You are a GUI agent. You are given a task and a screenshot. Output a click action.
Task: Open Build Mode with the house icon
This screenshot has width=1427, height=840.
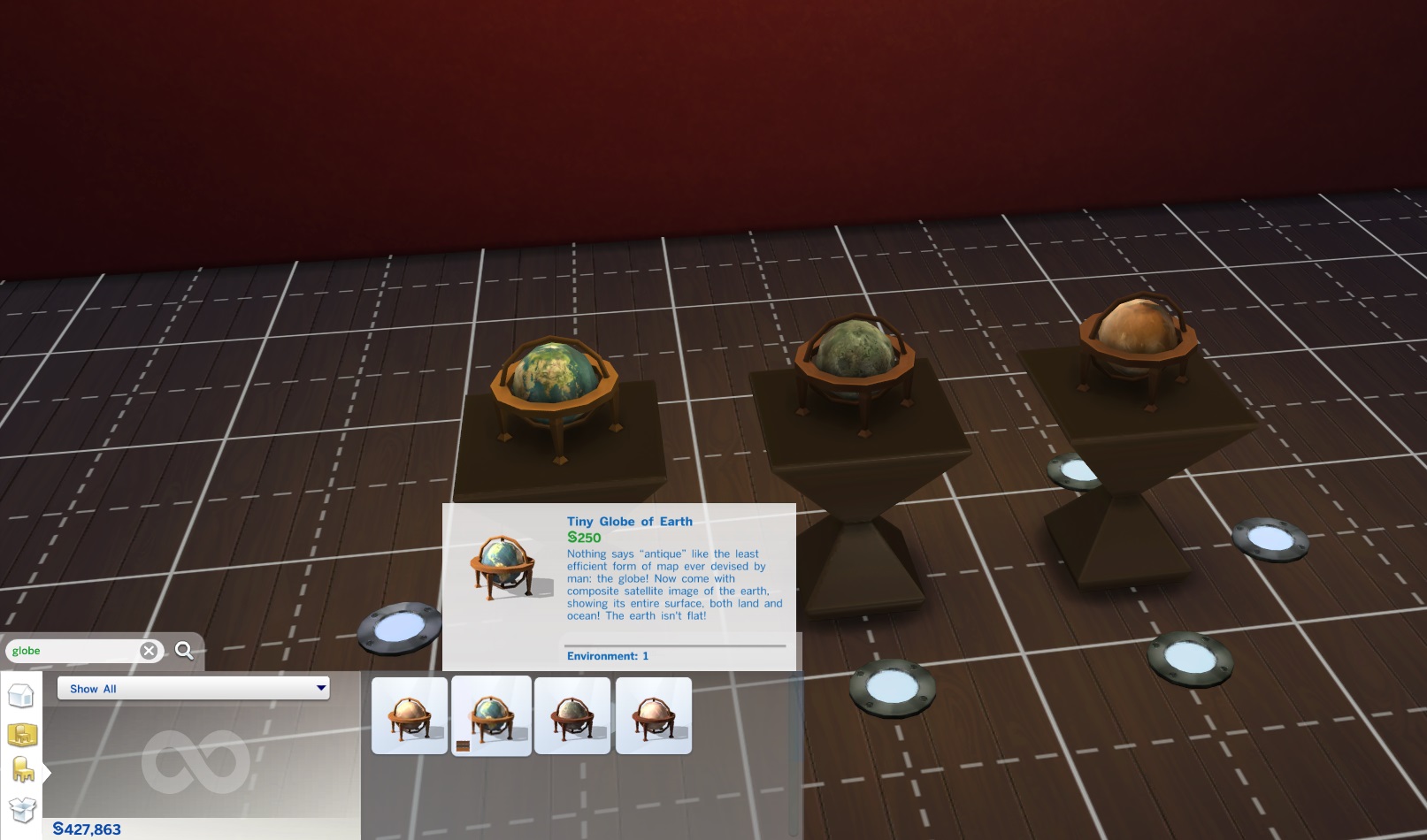[x=21, y=696]
